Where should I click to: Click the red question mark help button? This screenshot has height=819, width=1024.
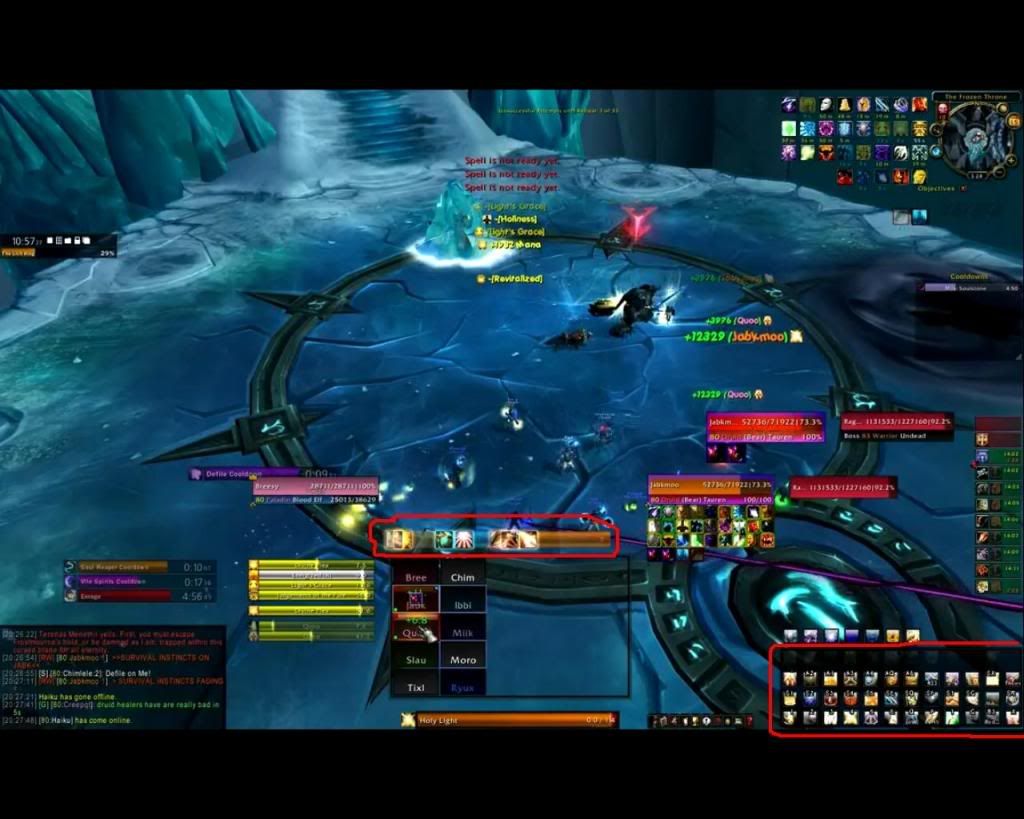coord(749,720)
